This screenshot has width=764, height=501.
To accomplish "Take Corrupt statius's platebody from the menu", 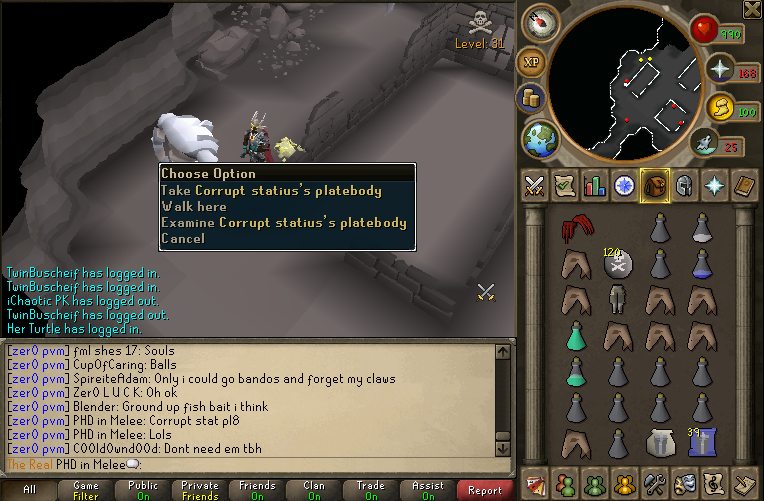I will 284,190.
